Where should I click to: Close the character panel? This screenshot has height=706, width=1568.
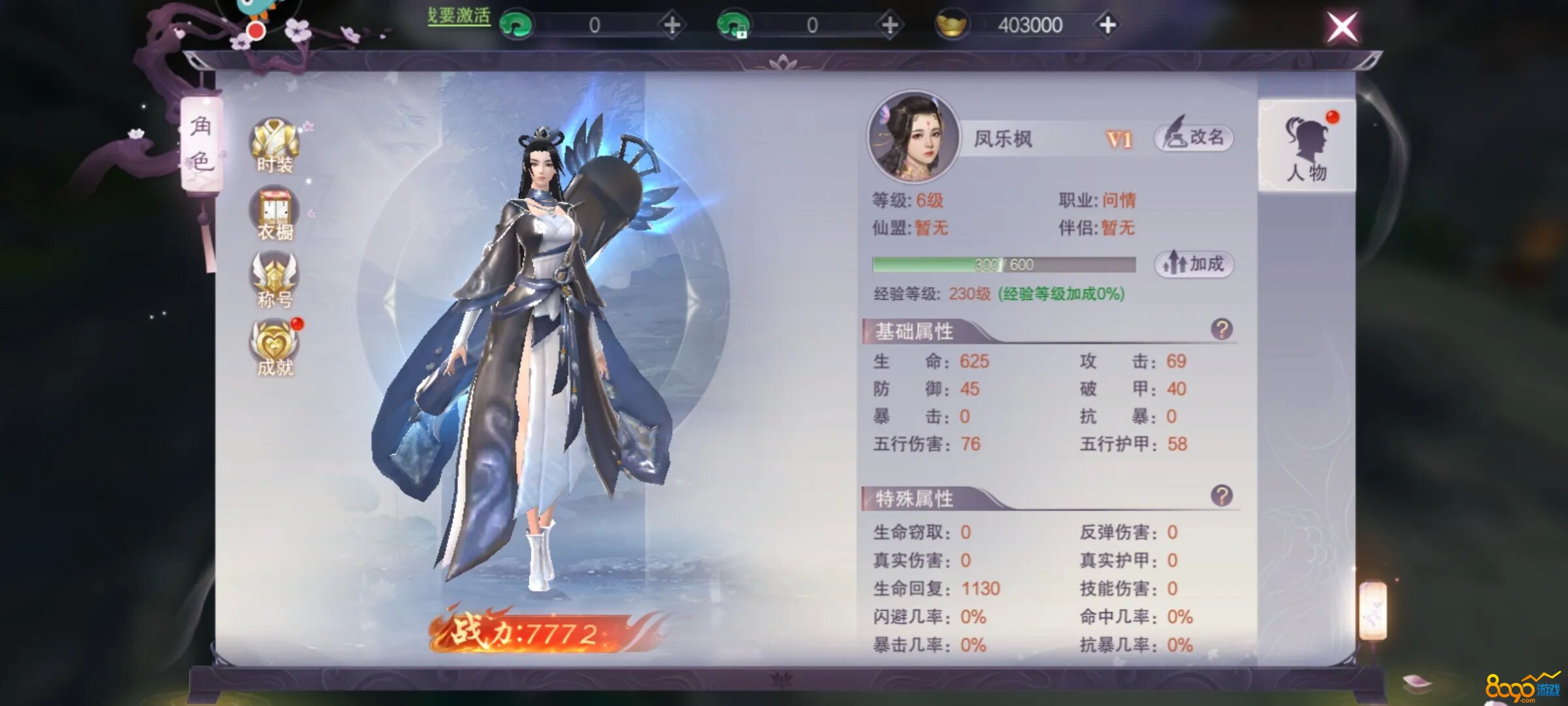[x=1342, y=28]
